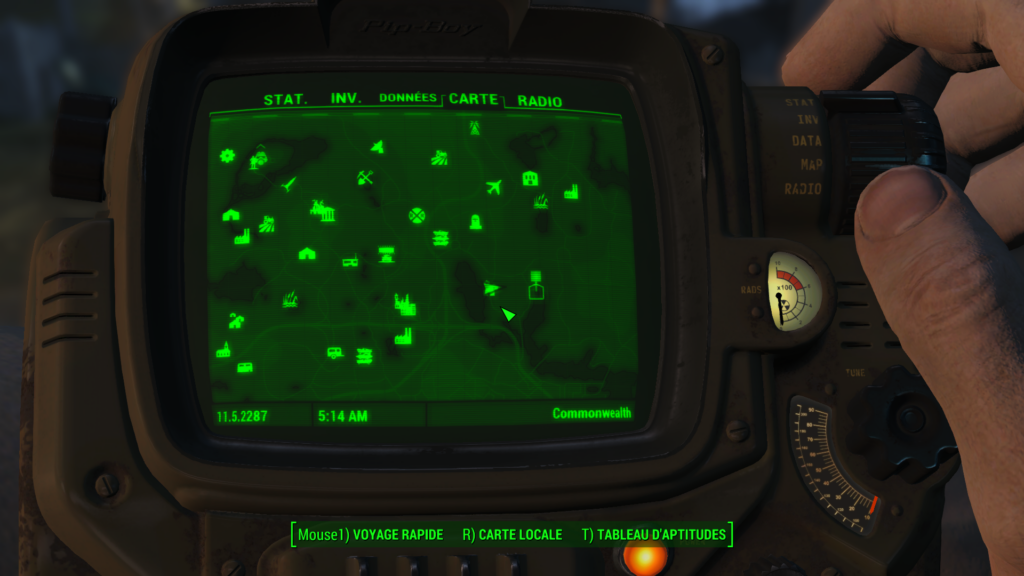This screenshot has height=576, width=1024.
Task: Select the railroad crossing circle marker
Action: [418, 216]
